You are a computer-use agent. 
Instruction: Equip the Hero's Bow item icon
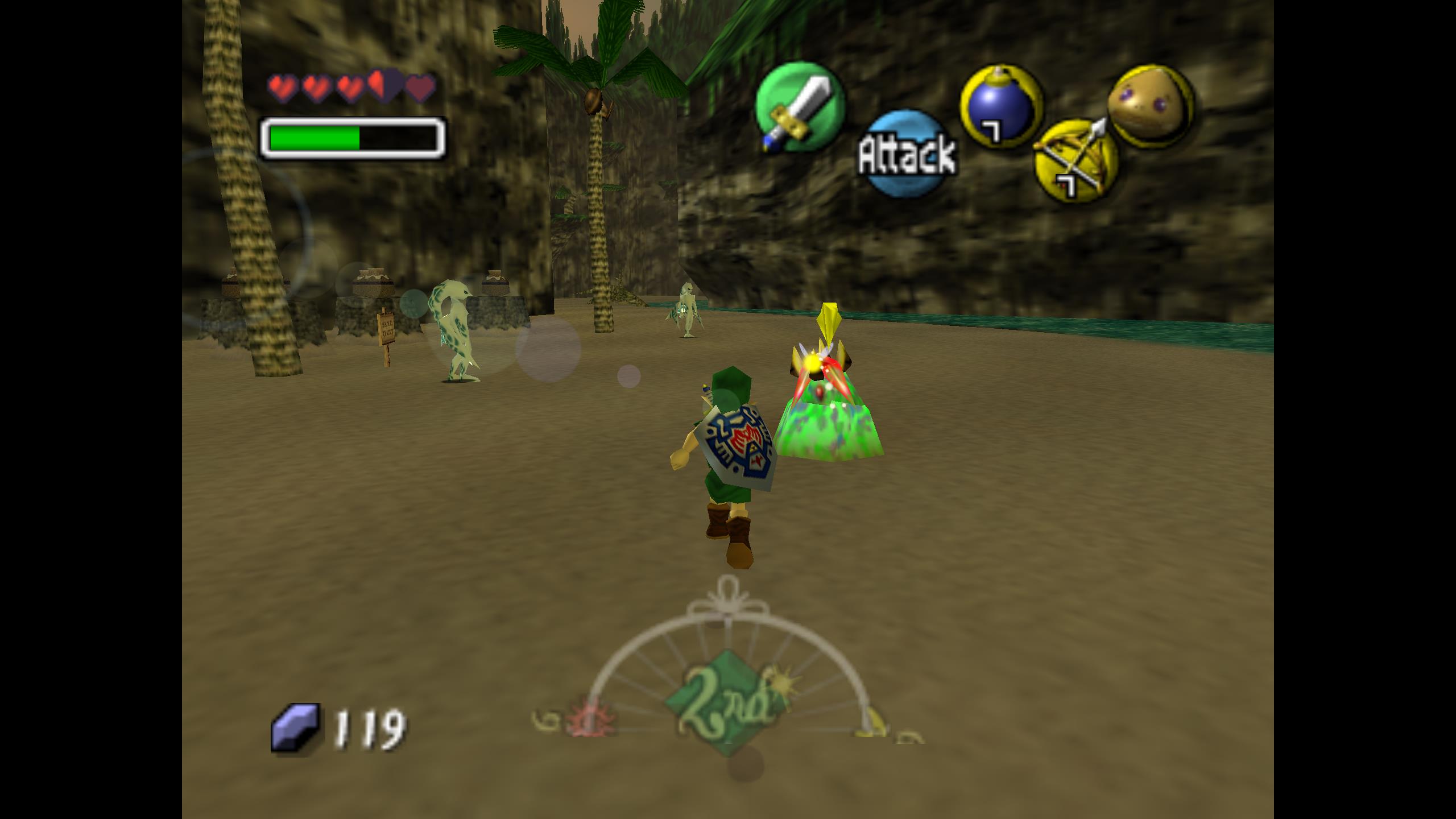1076,161
